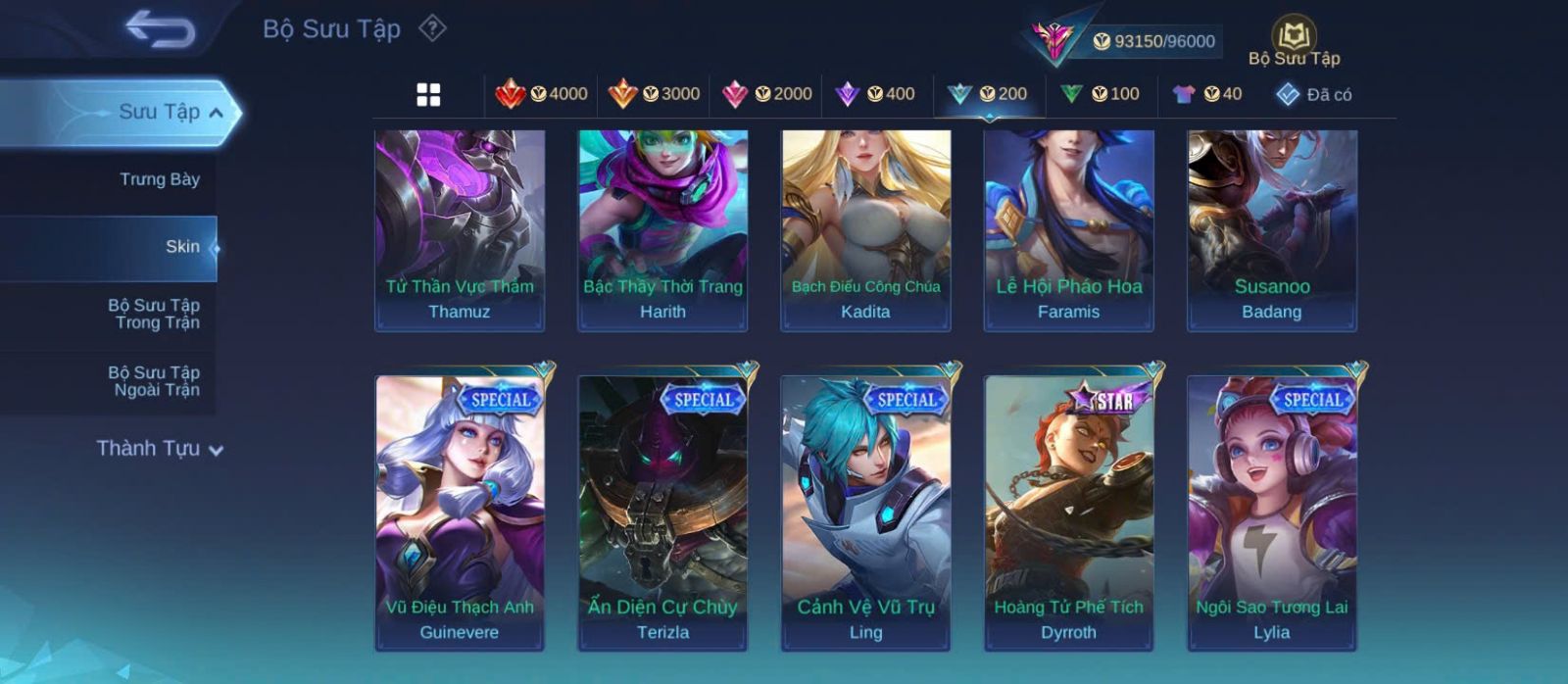Expand the Thành Tựu section
Image resolution: width=1568 pixels, height=684 pixels.
(x=160, y=449)
